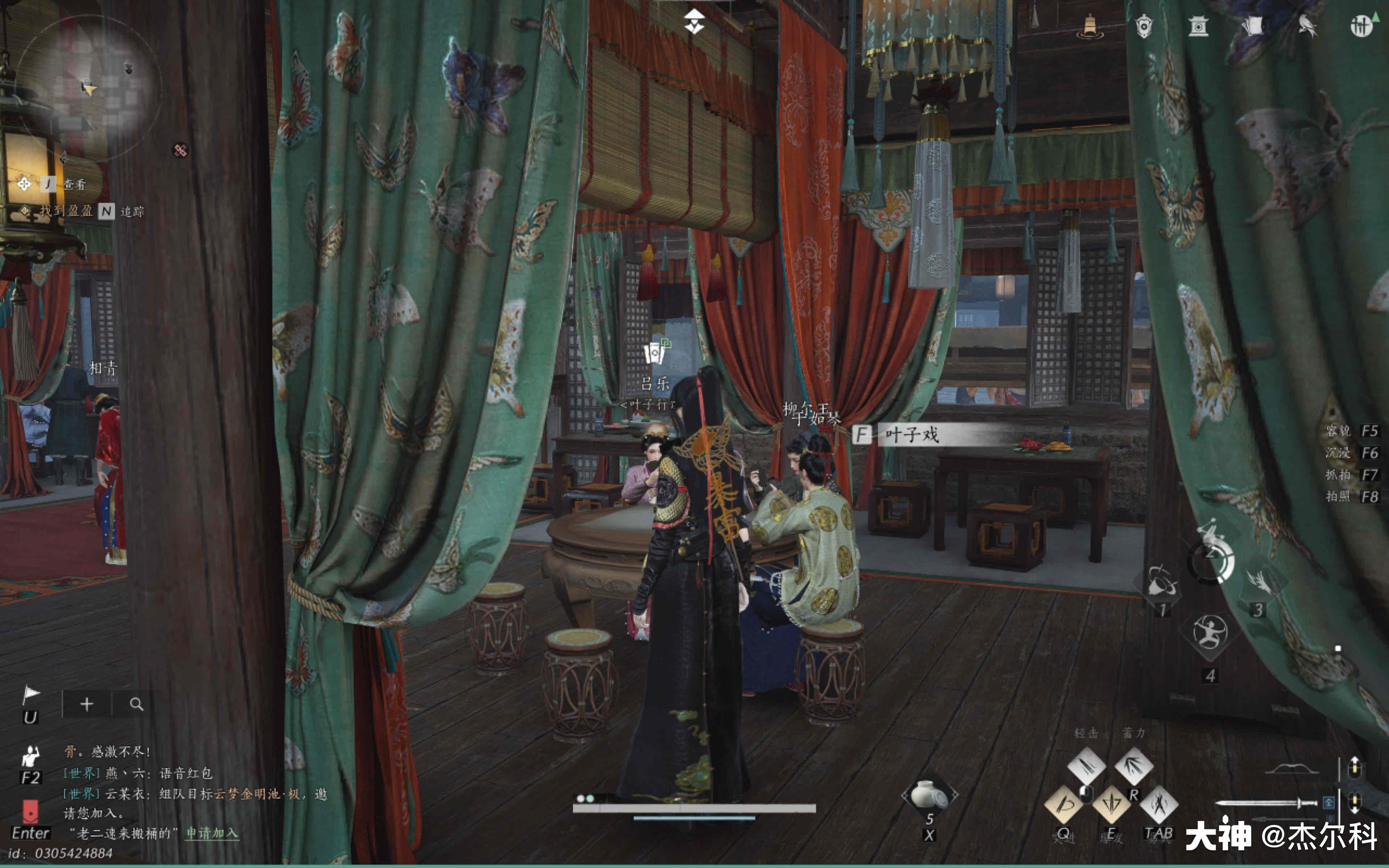Viewport: 1389px width, 868px height.
Task: Click the 申请加入 link in chat
Action: pyautogui.click(x=211, y=833)
